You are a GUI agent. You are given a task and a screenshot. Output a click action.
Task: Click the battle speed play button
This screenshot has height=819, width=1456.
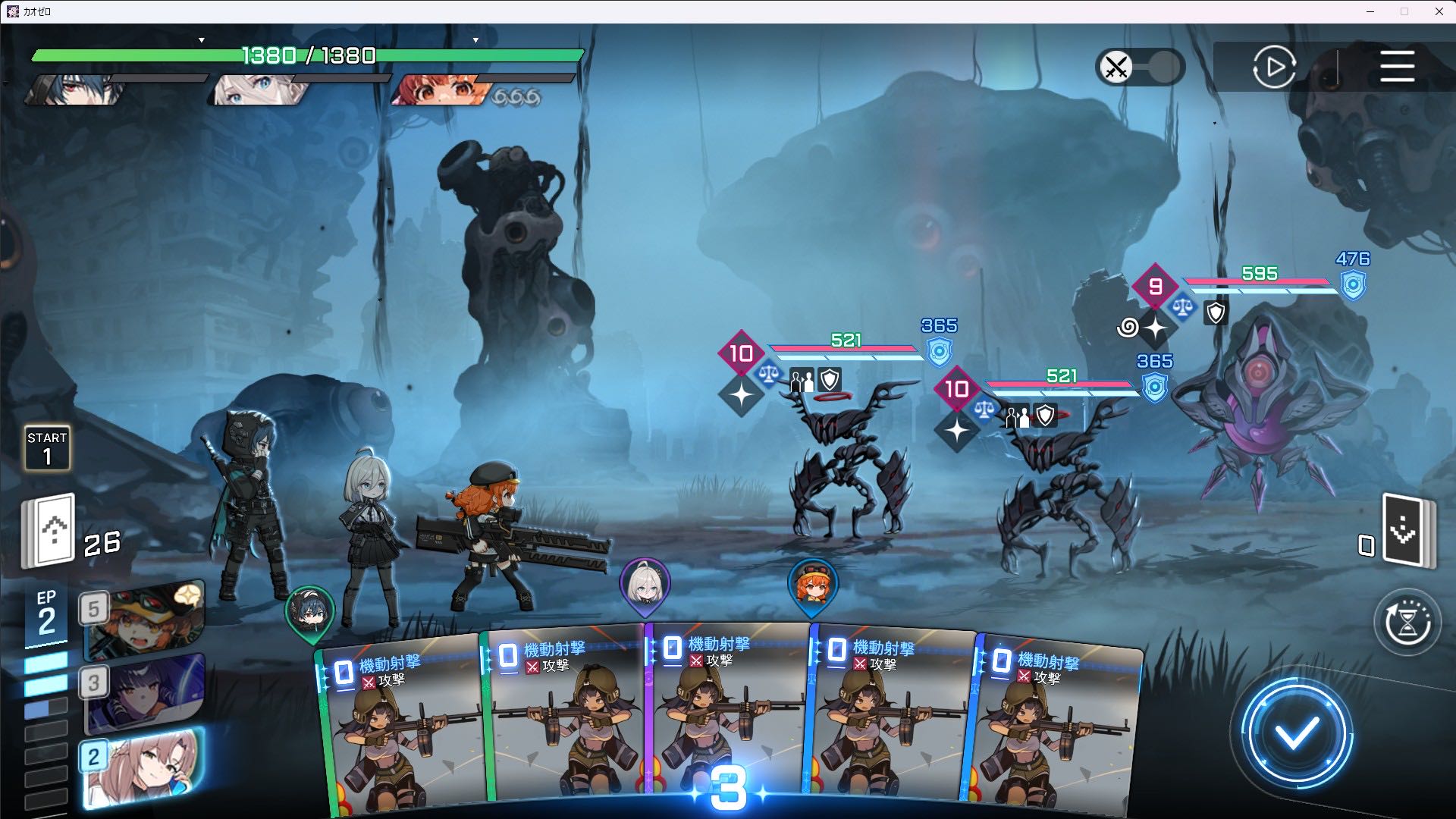click(x=1274, y=67)
